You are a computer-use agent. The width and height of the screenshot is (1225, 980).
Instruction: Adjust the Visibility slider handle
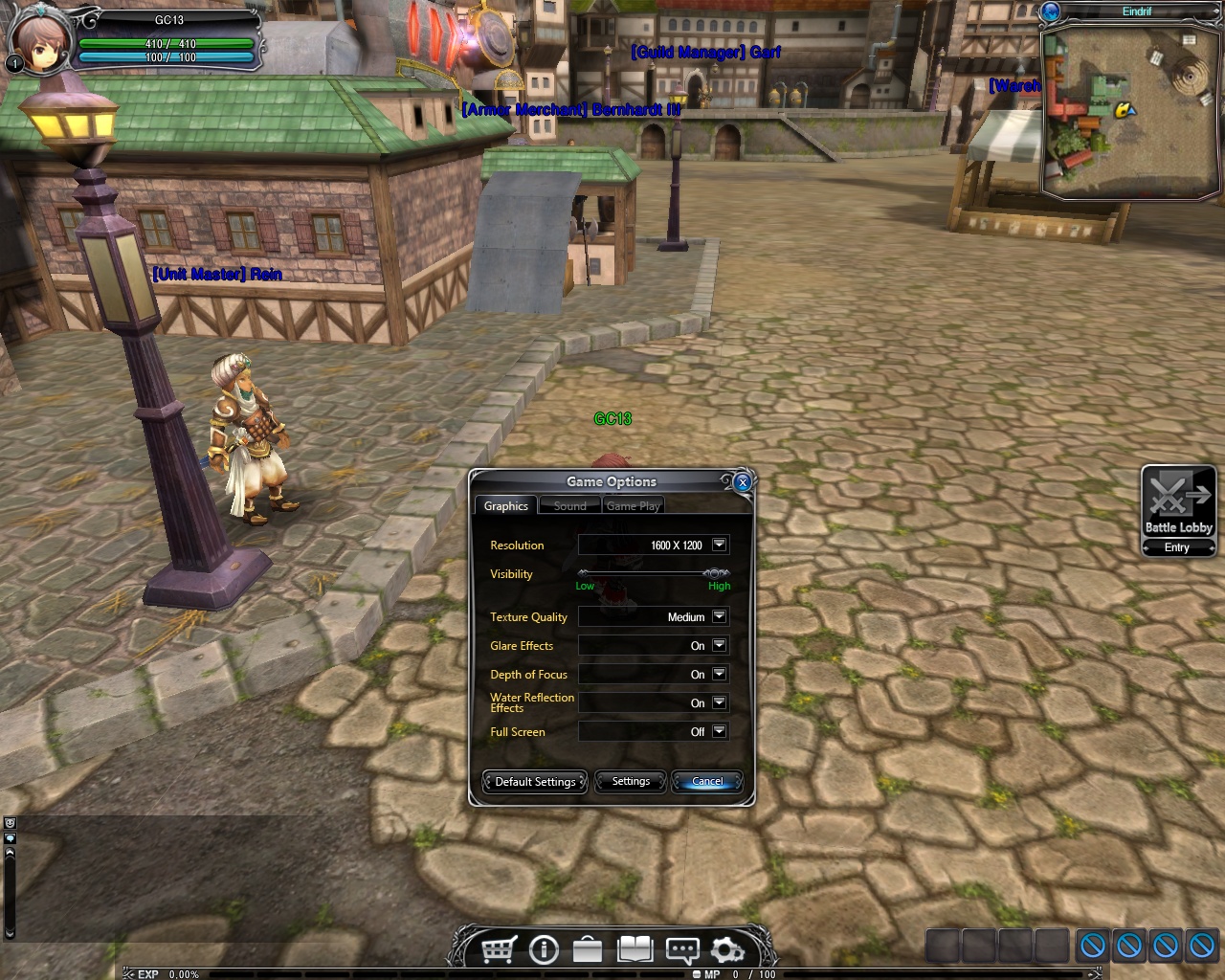coord(715,573)
